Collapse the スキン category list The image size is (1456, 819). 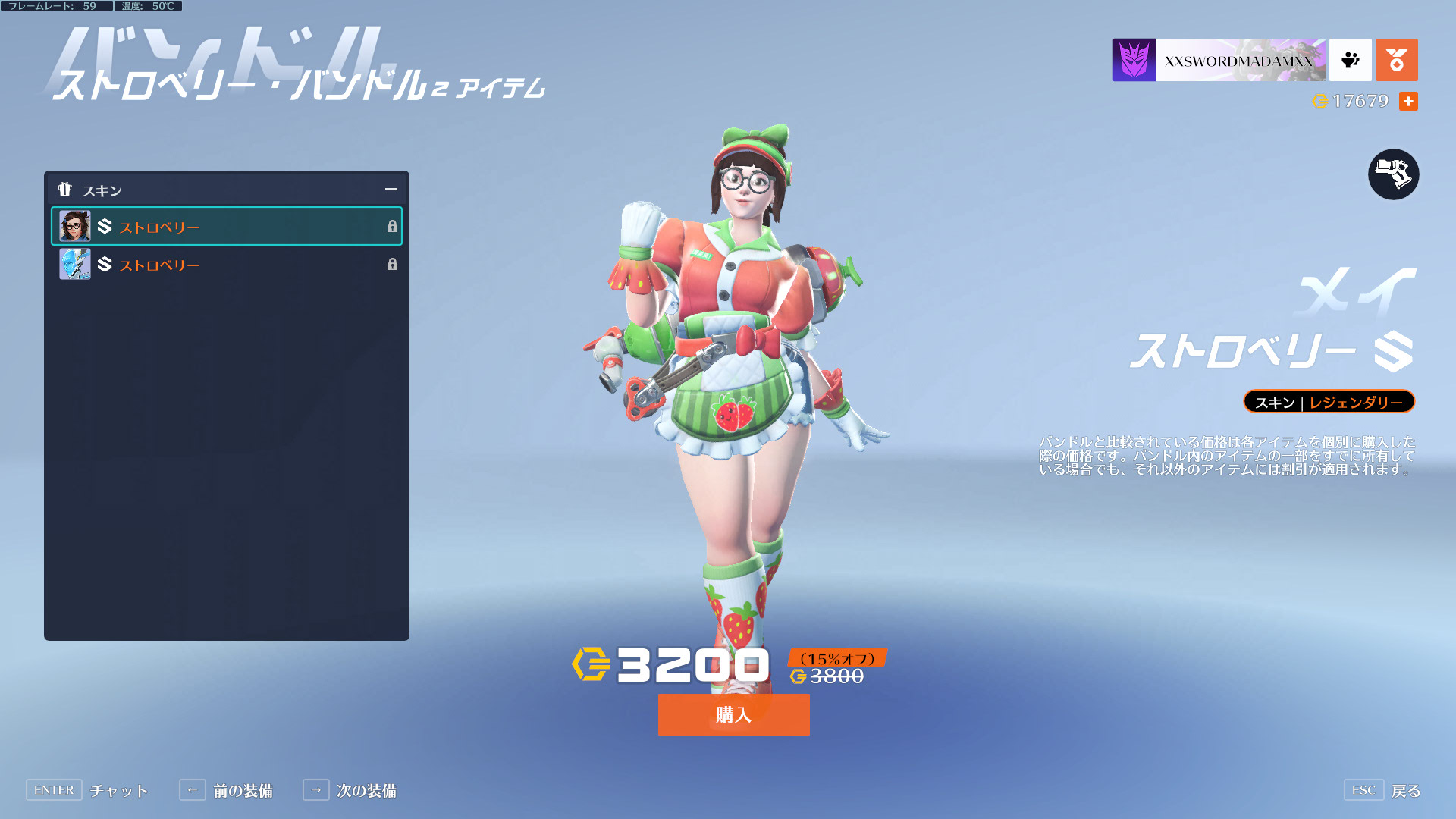(x=391, y=190)
